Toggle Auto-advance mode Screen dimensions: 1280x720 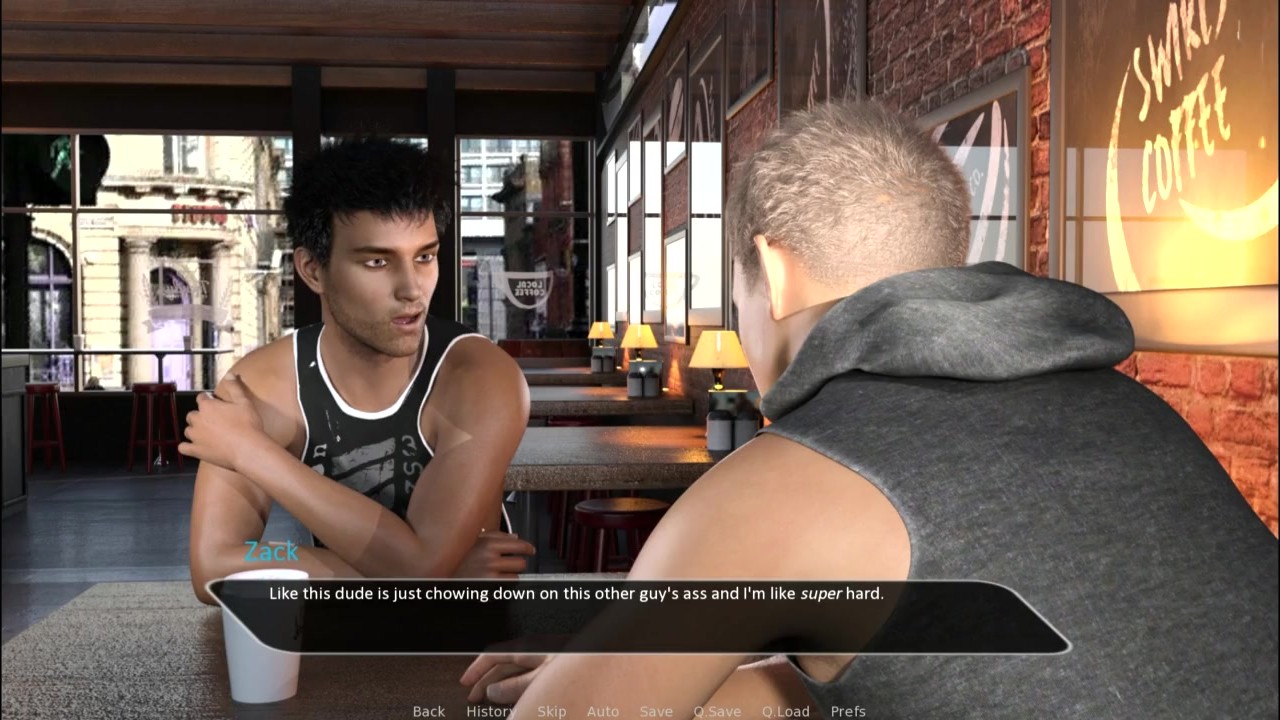click(602, 711)
